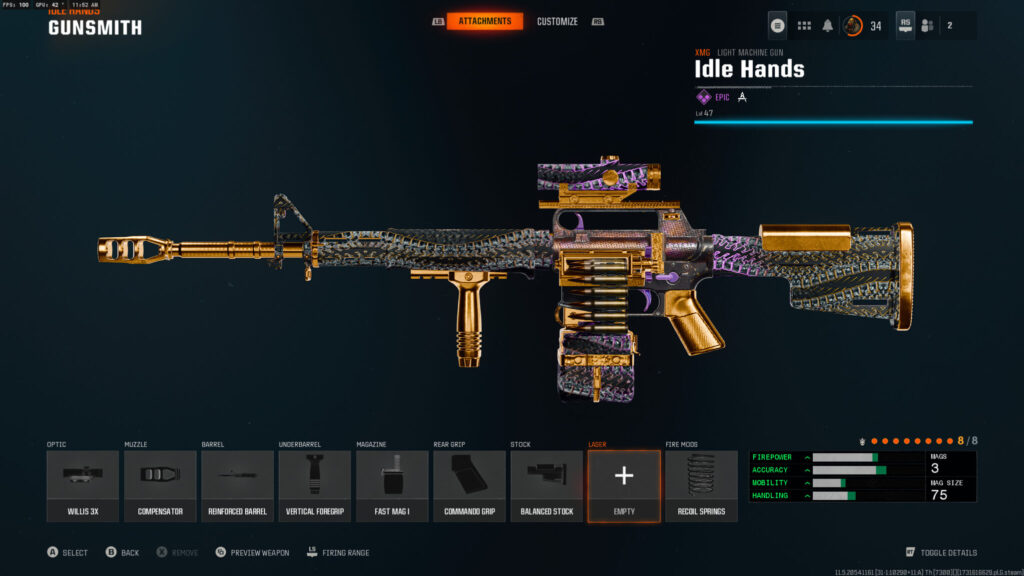Add an attachment to the empty Laser slot
This screenshot has height=576, width=1024.
pos(624,486)
